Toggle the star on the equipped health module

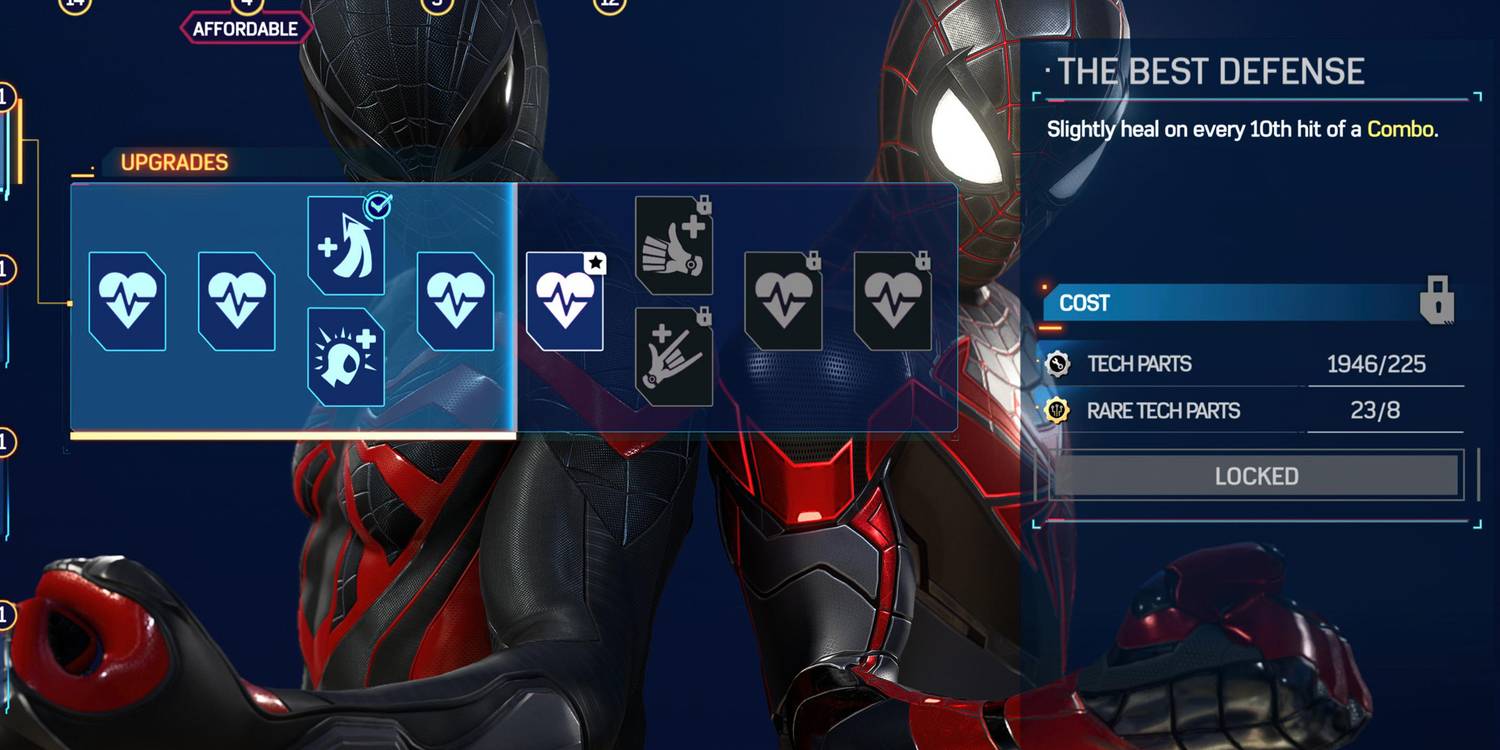point(596,263)
